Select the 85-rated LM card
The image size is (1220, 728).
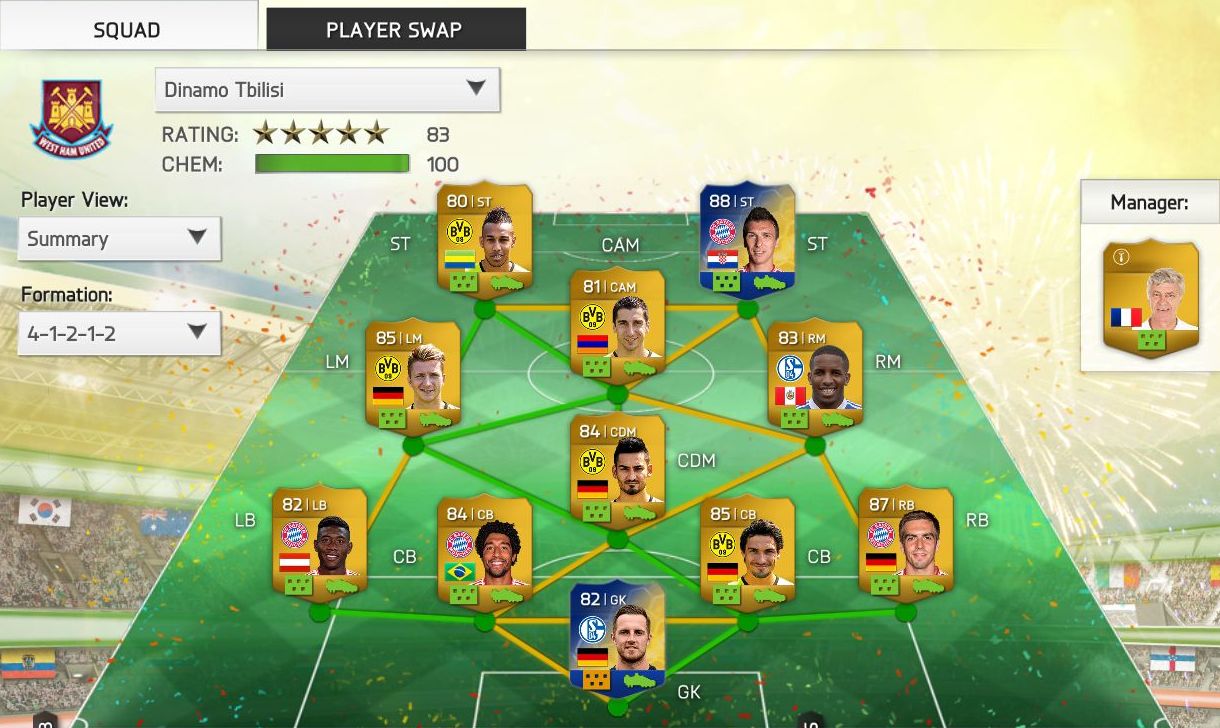point(412,375)
